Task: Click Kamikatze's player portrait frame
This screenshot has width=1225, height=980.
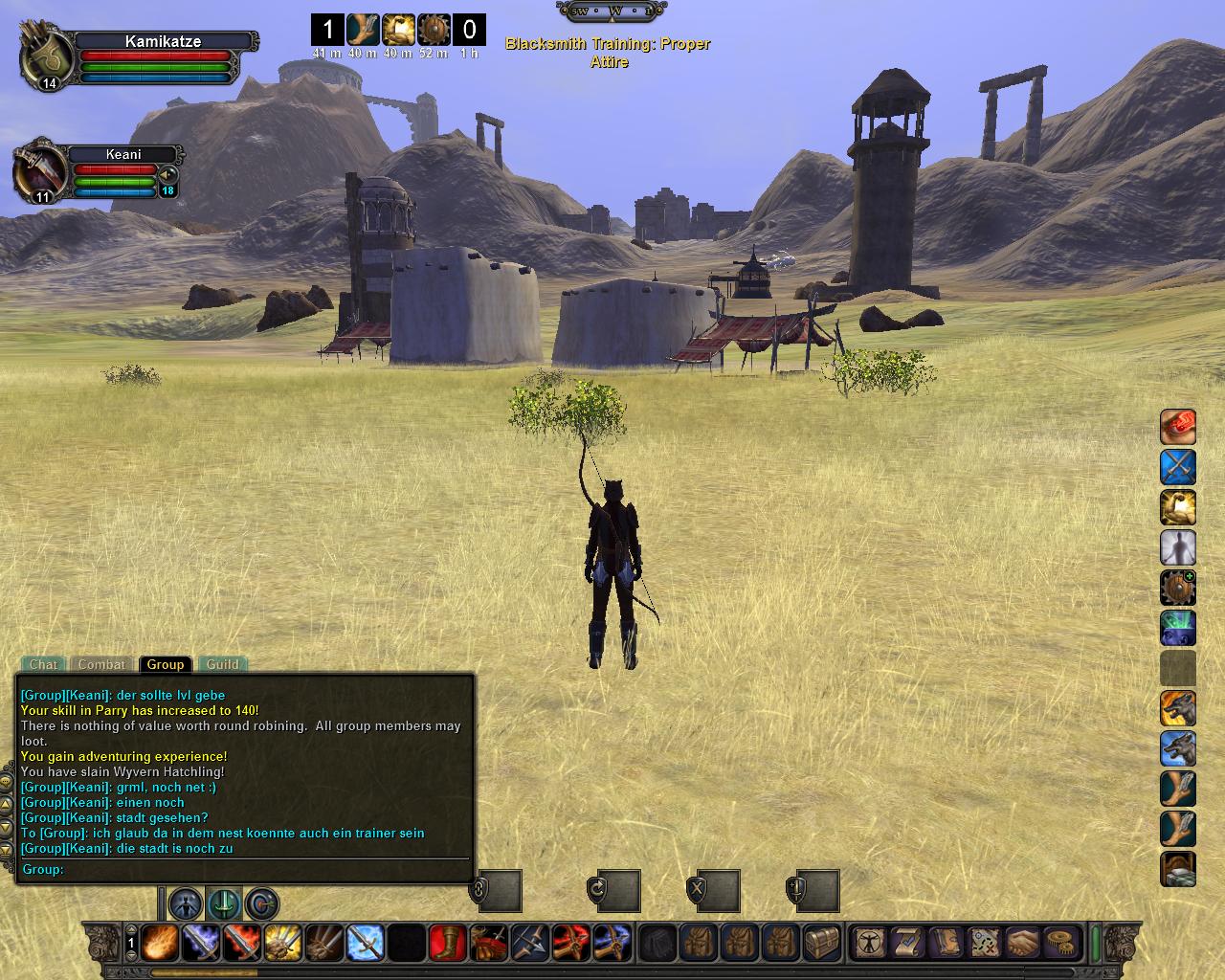Action: point(46,56)
